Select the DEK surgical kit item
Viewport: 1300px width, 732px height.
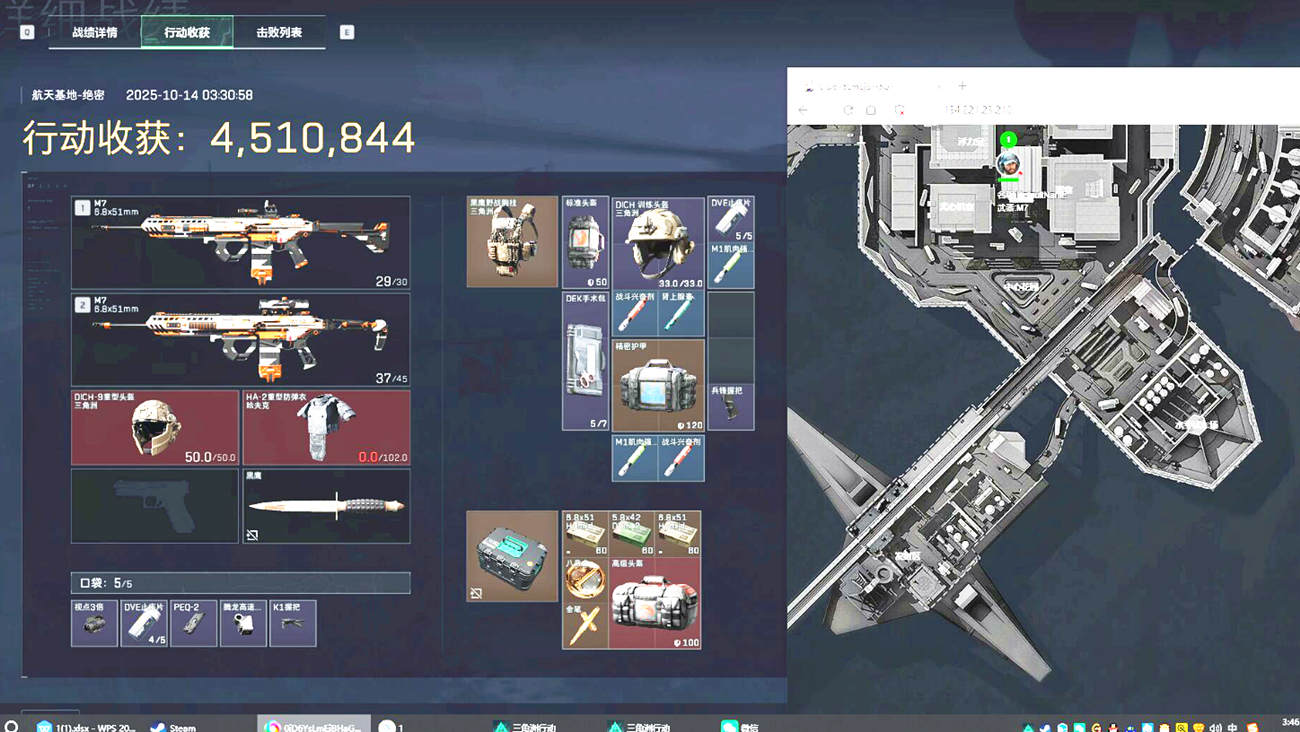[585, 361]
